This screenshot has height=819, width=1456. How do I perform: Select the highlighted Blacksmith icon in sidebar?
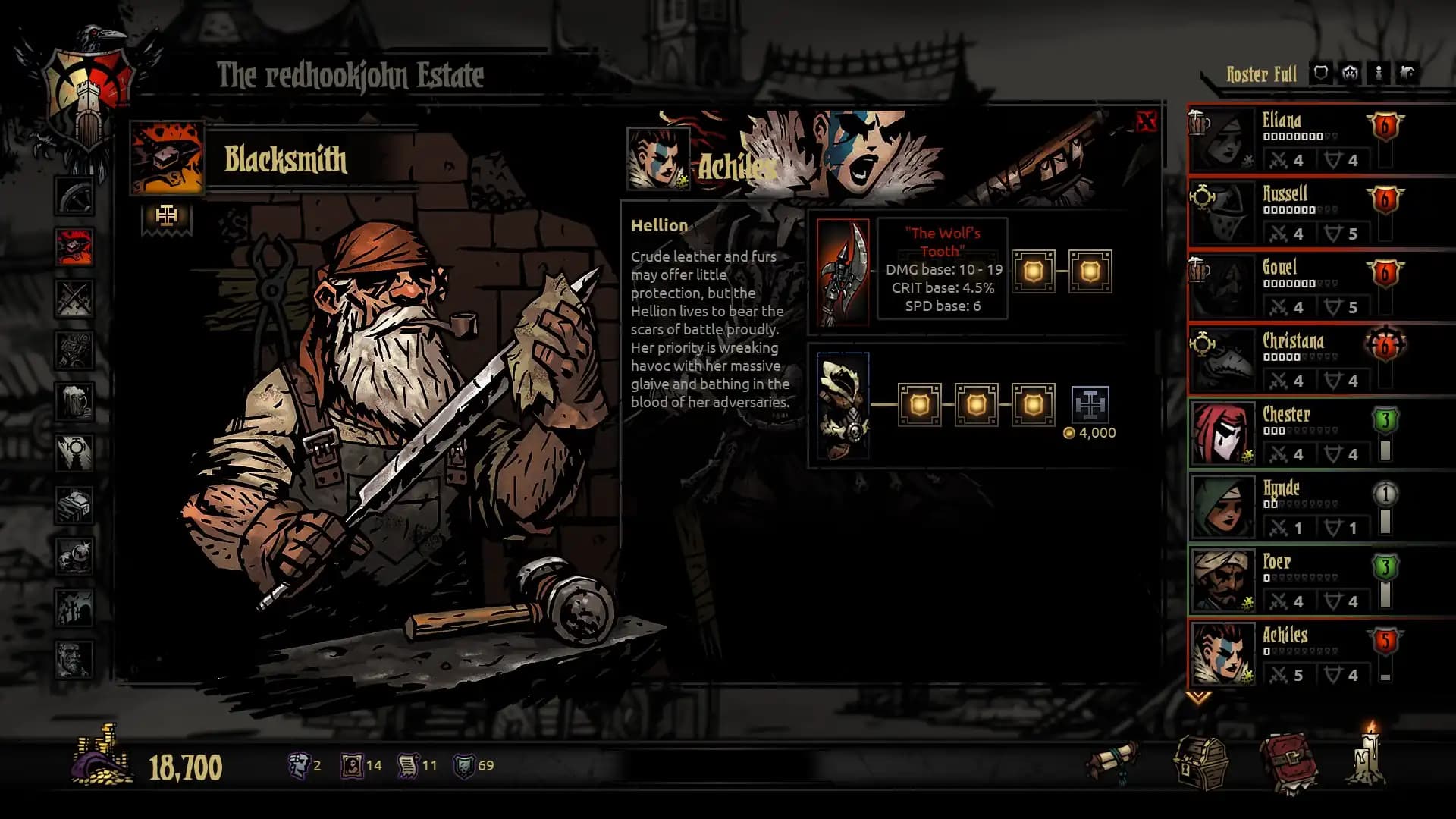73,246
